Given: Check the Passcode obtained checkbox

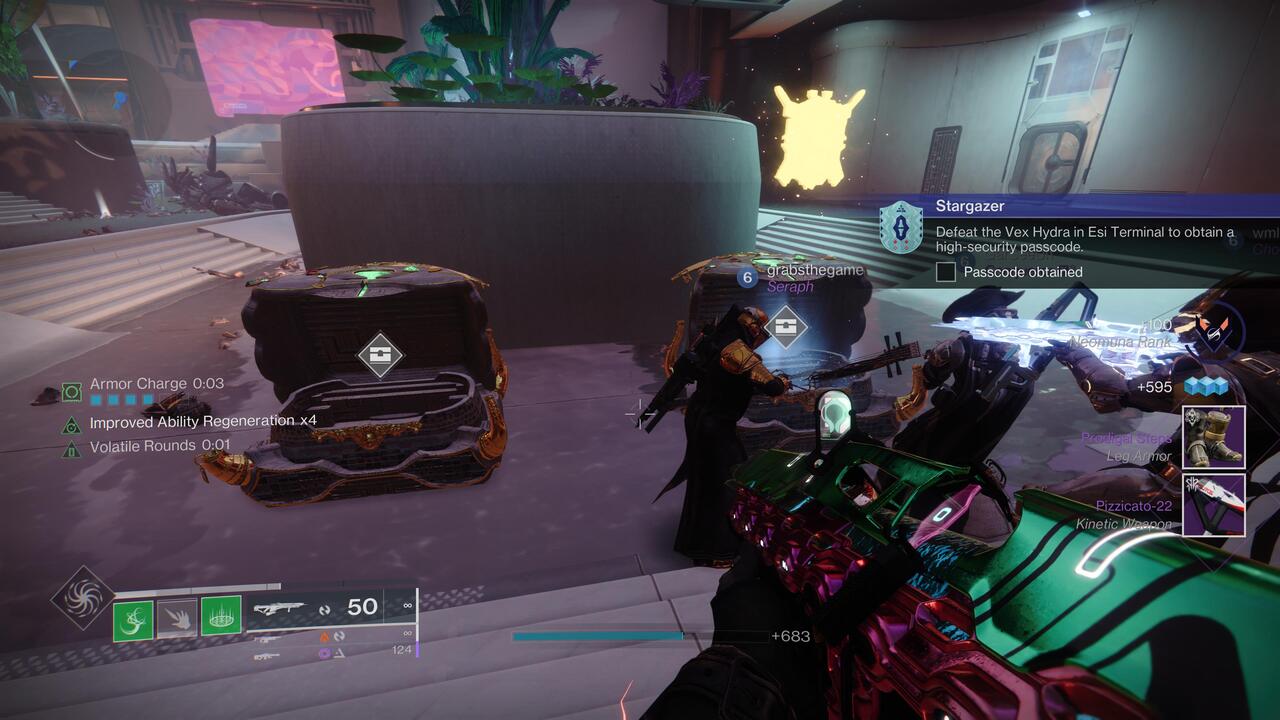Looking at the screenshot, I should 946,271.
